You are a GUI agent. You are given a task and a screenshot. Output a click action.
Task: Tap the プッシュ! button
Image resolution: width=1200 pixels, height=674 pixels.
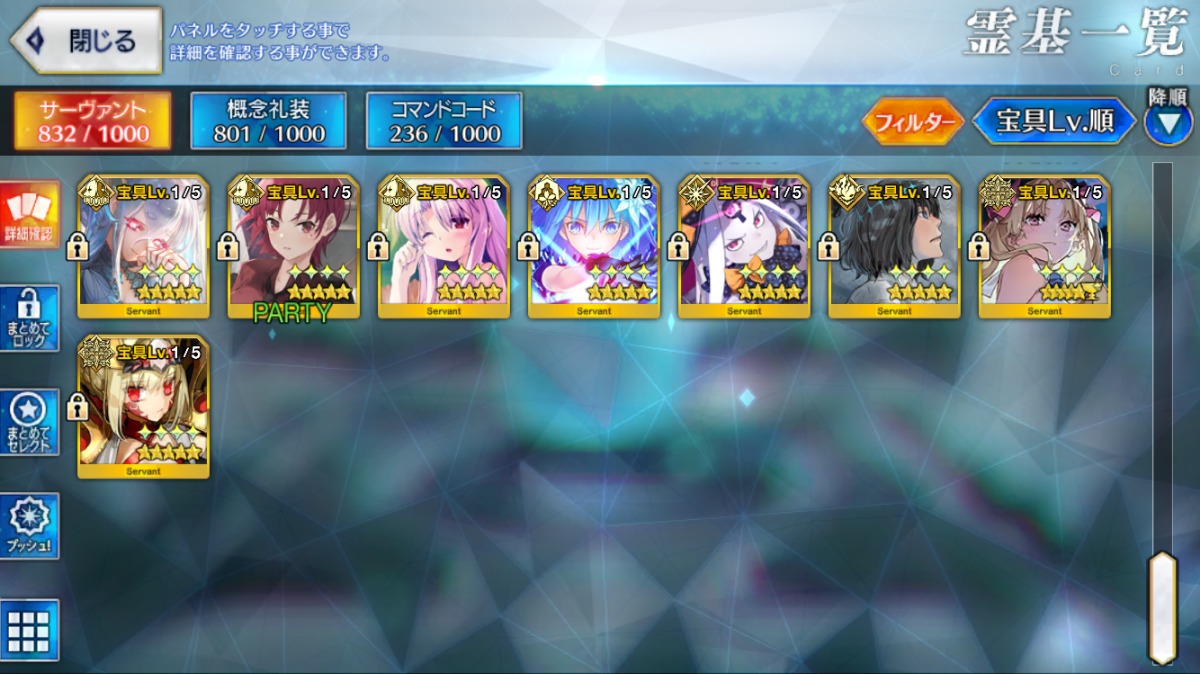[30, 526]
